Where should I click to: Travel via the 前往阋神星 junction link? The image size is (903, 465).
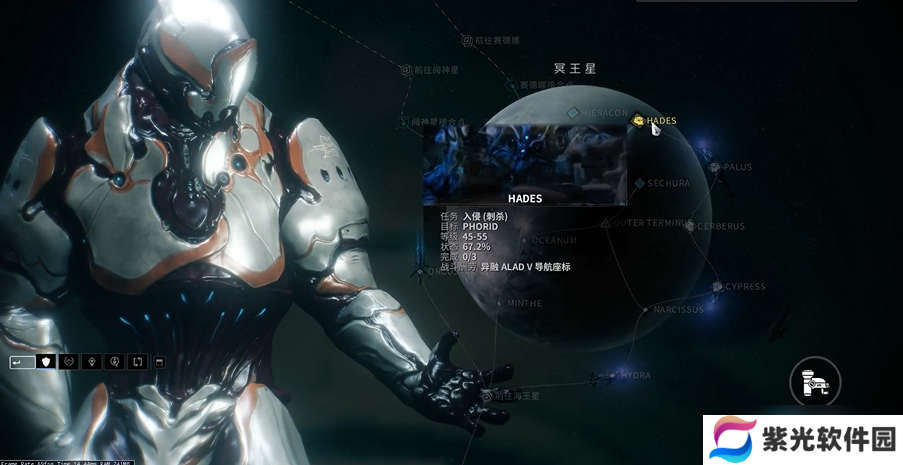pos(406,70)
